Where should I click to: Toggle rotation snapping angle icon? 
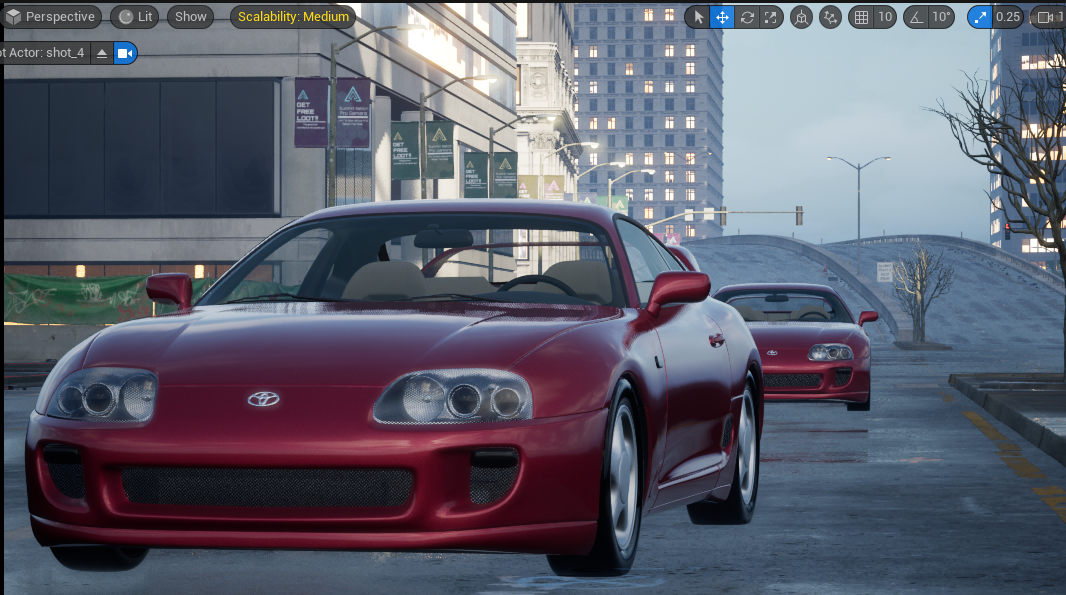click(x=916, y=17)
